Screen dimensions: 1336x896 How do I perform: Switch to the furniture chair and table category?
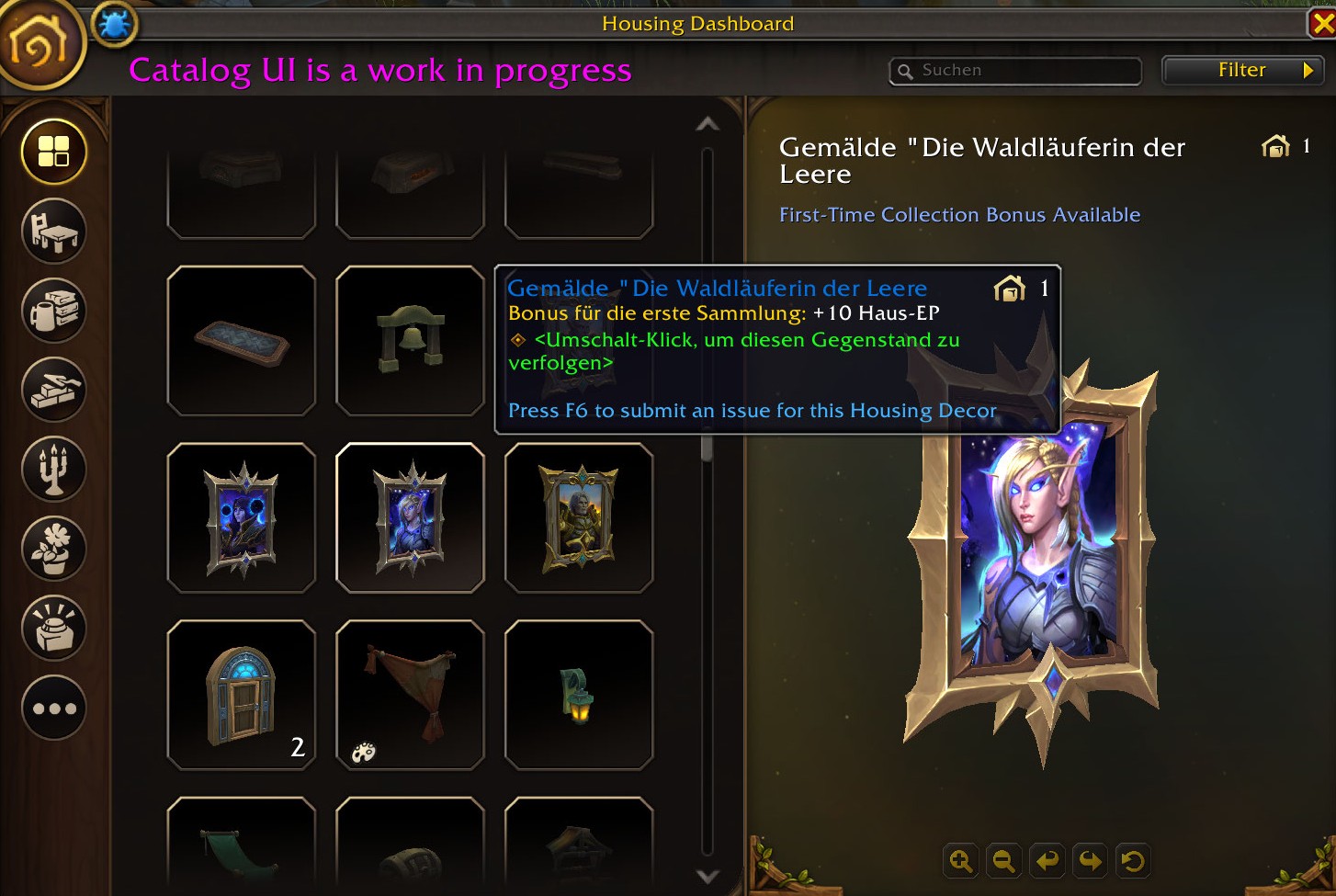click(54, 231)
